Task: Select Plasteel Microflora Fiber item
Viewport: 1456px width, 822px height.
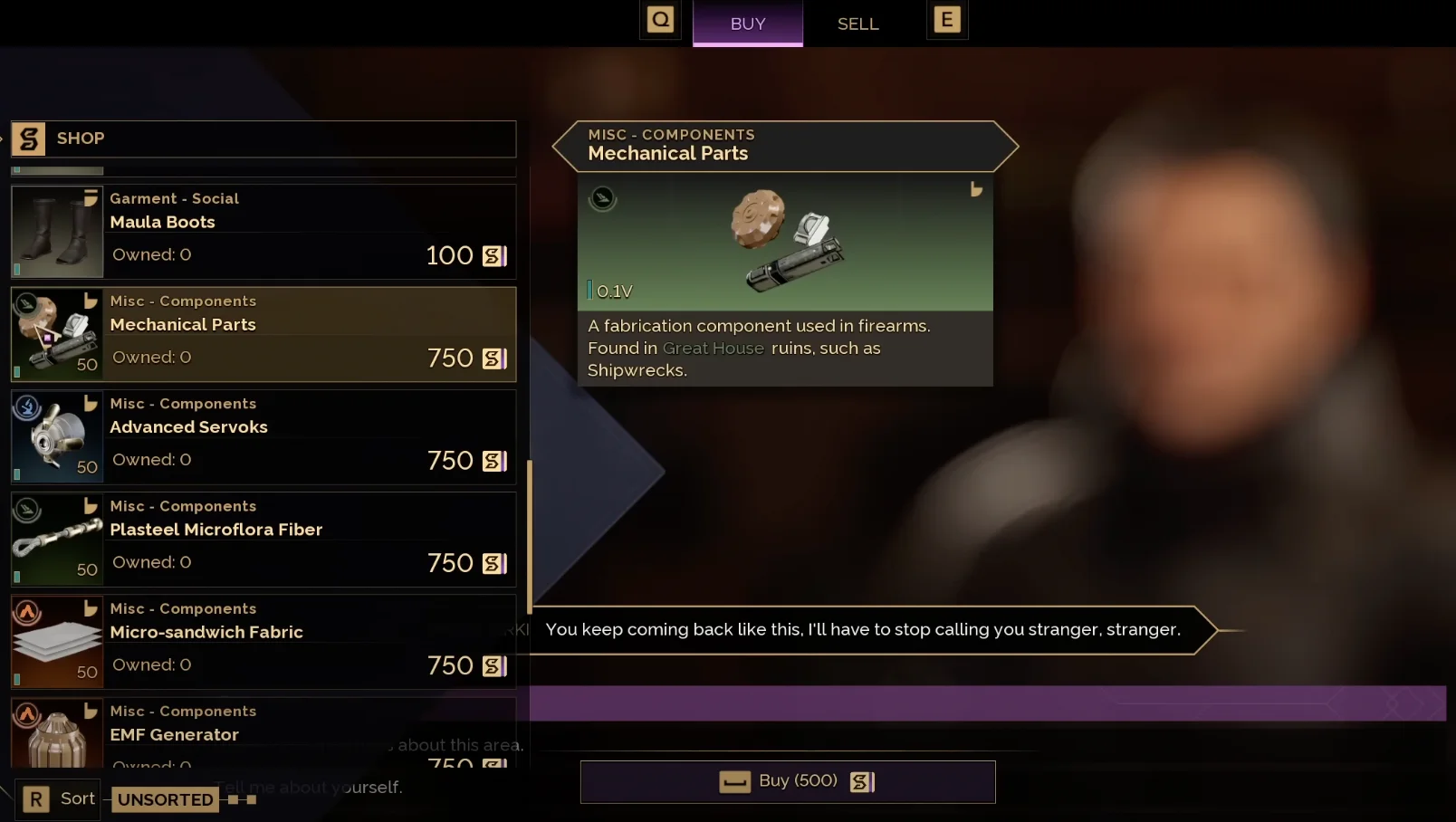Action: pos(263,539)
